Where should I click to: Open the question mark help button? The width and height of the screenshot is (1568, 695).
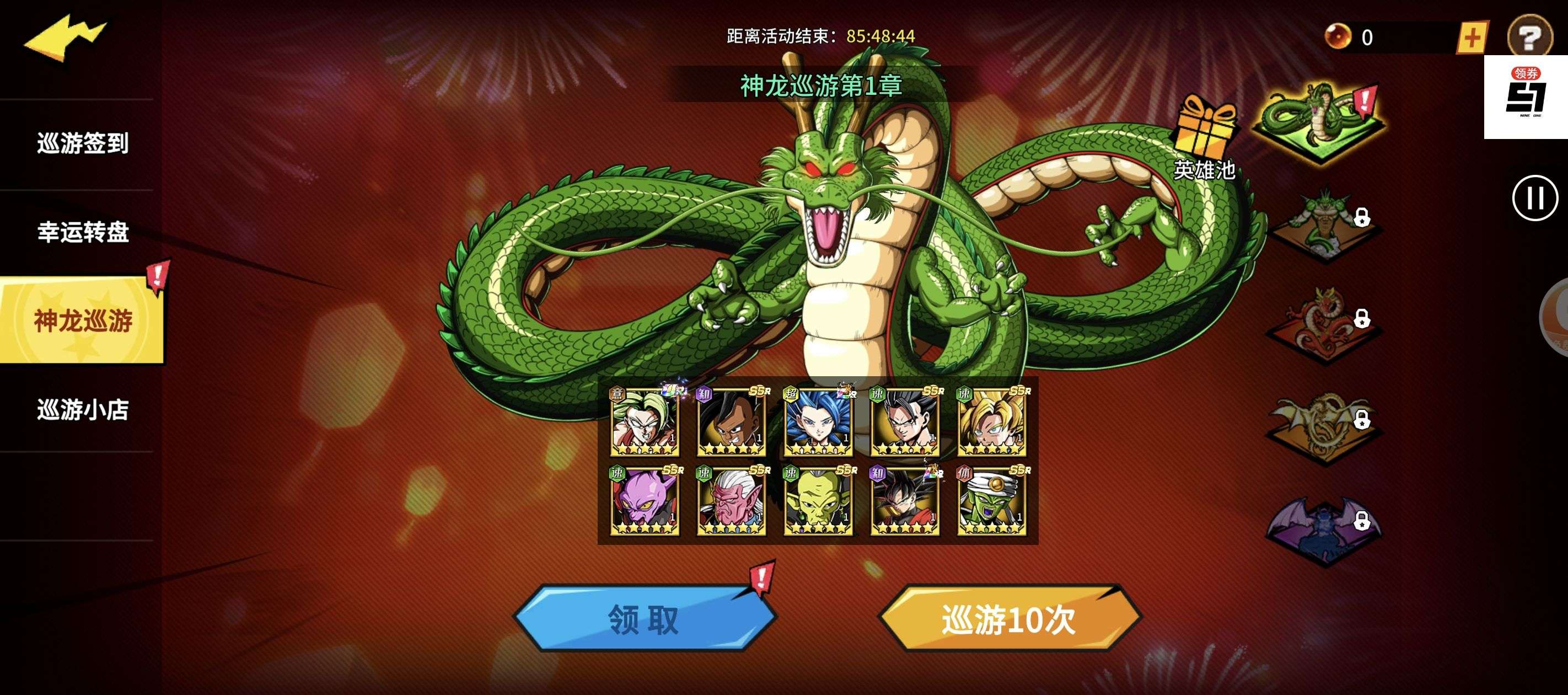pyautogui.click(x=1528, y=36)
